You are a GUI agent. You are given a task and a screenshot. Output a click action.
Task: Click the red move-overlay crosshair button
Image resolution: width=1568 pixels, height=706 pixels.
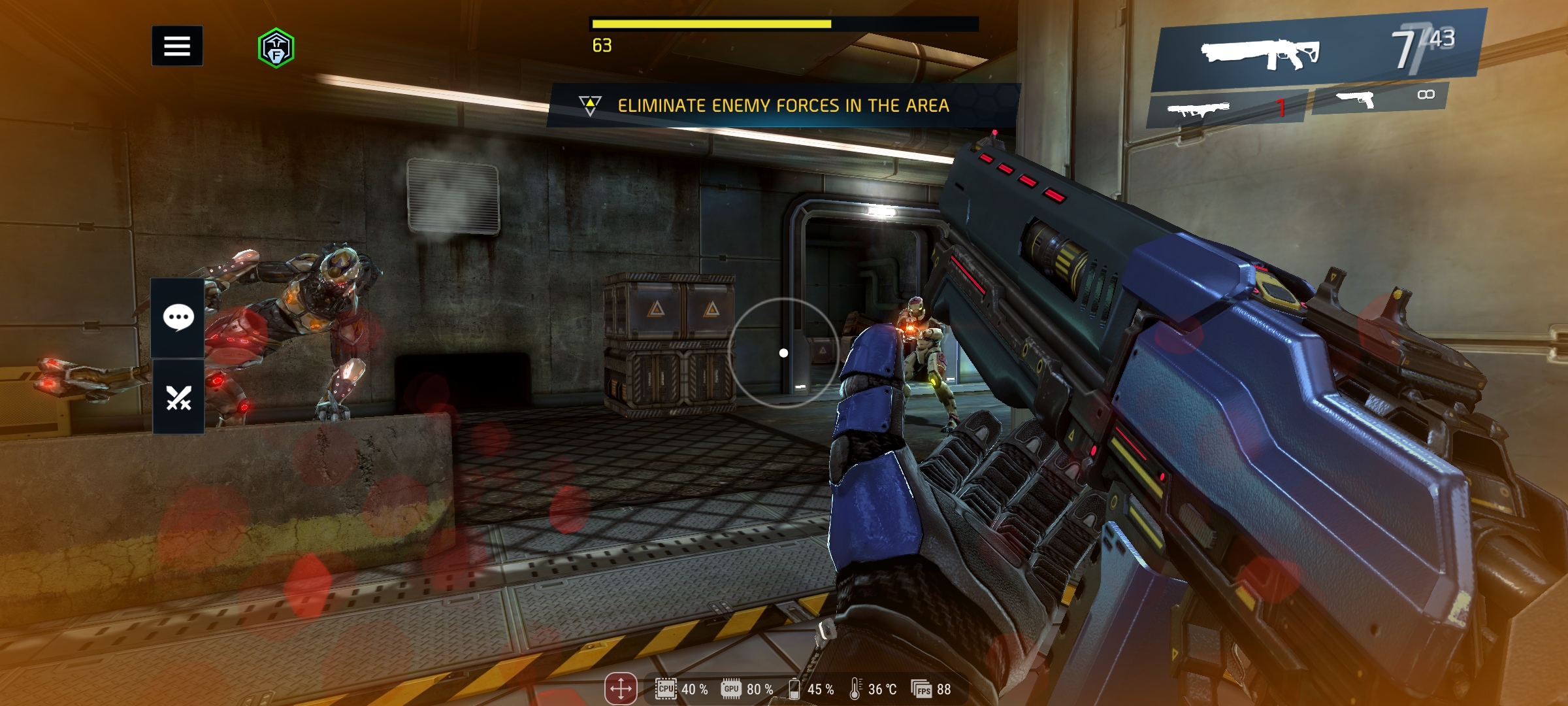click(620, 689)
